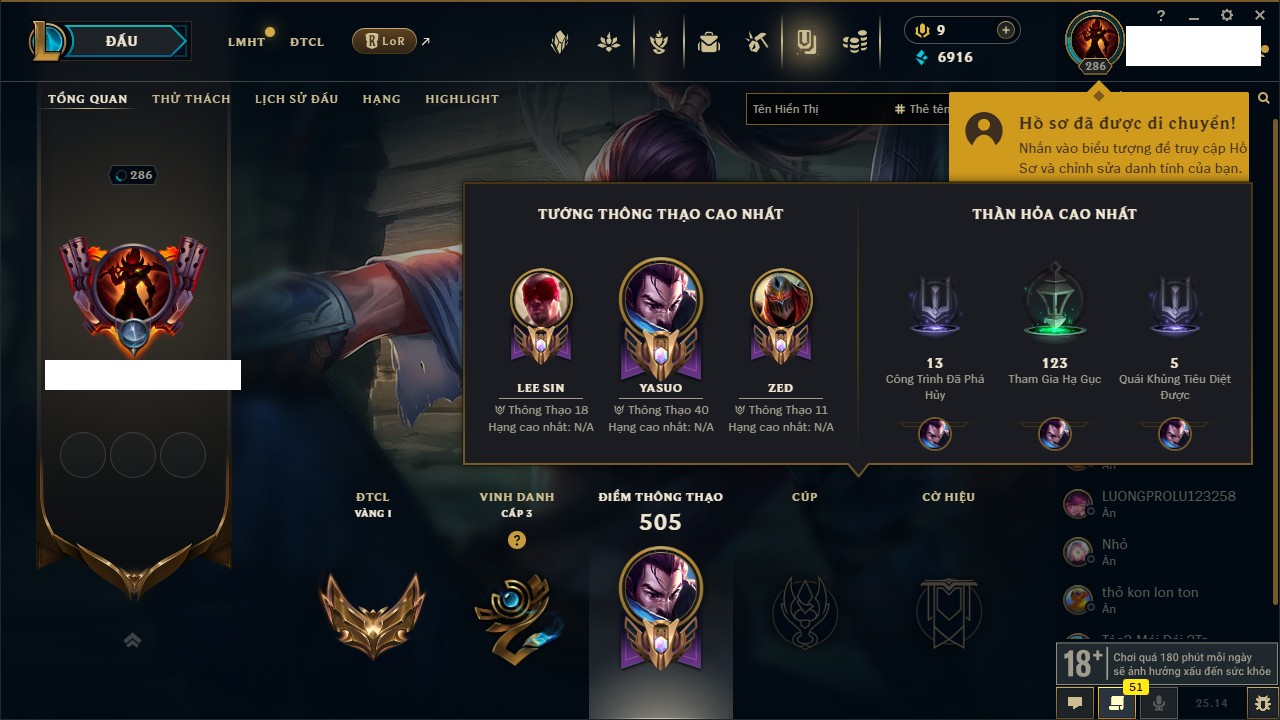Image resolution: width=1280 pixels, height=720 pixels.
Task: Open the hammer loot crafting icon
Action: pyautogui.click(x=756, y=42)
